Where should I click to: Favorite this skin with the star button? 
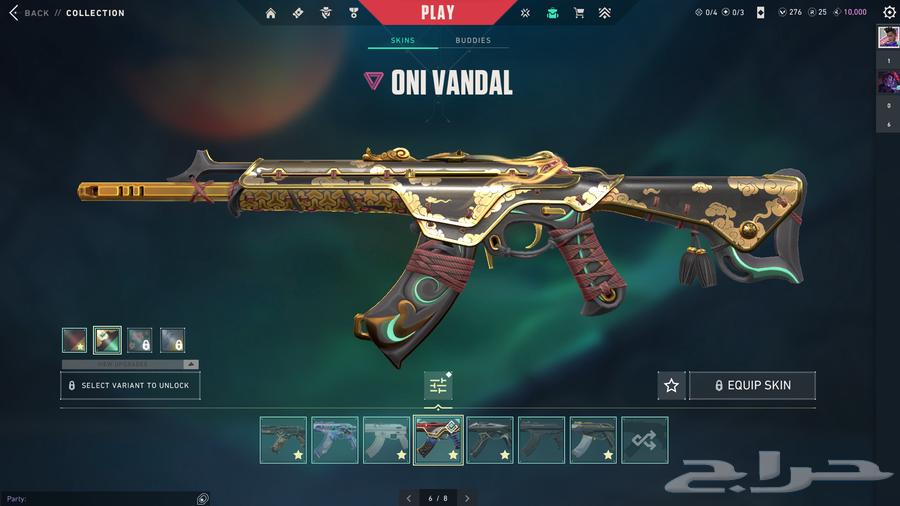click(671, 385)
